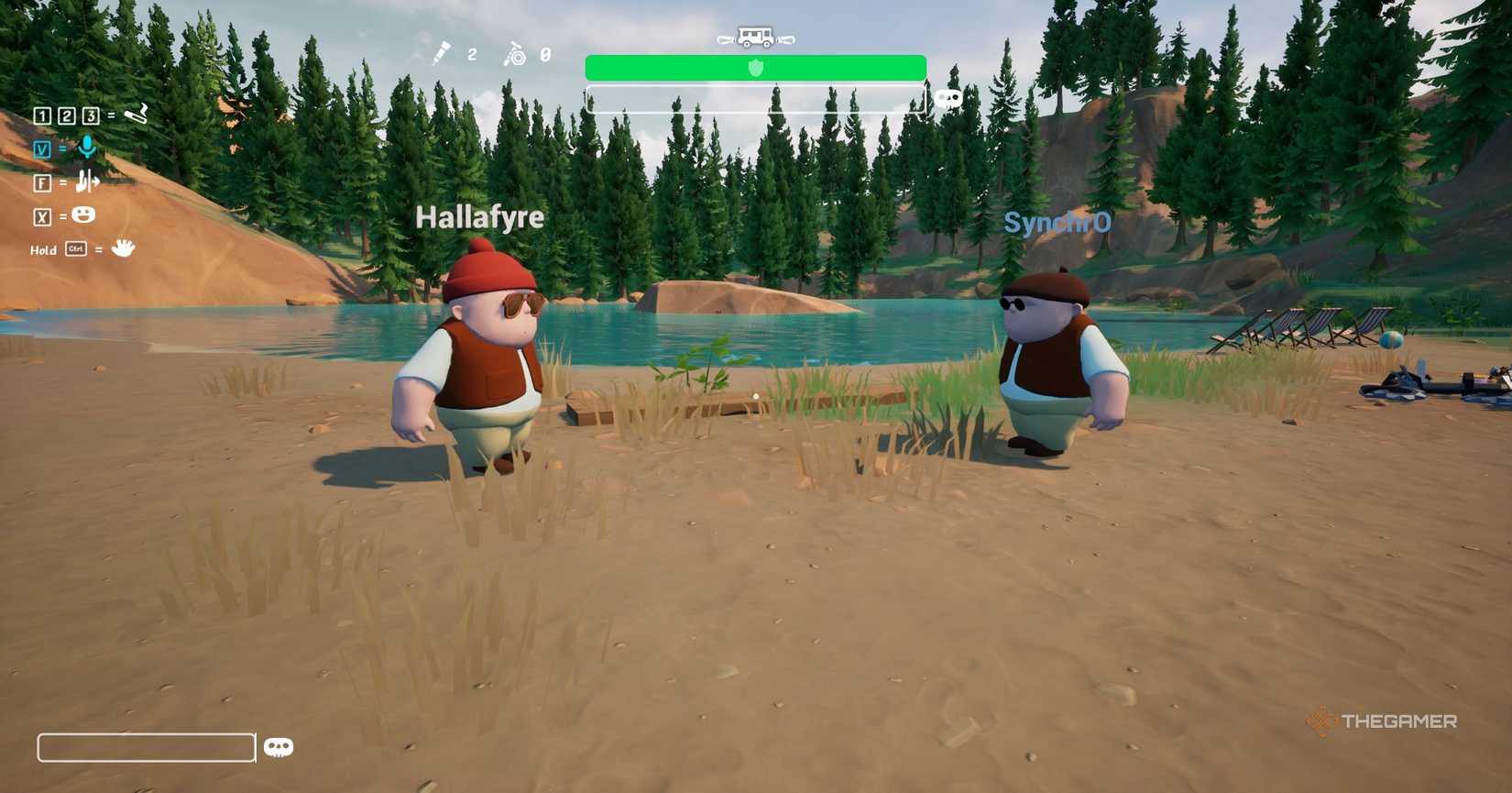The height and width of the screenshot is (793, 1512).
Task: Click inside the chat input field
Action: pos(145,747)
